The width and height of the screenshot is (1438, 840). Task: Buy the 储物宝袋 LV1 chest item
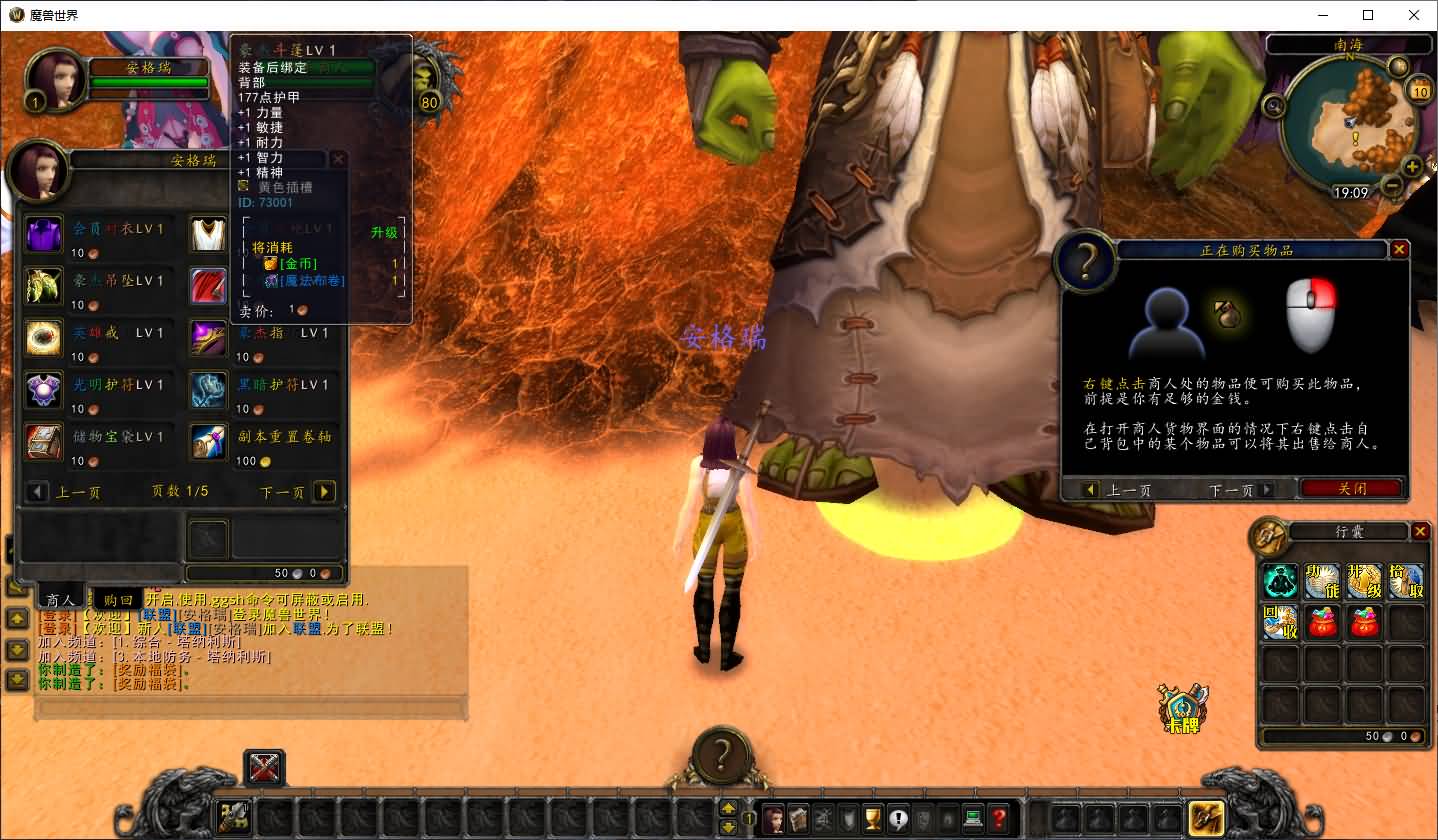point(44,441)
